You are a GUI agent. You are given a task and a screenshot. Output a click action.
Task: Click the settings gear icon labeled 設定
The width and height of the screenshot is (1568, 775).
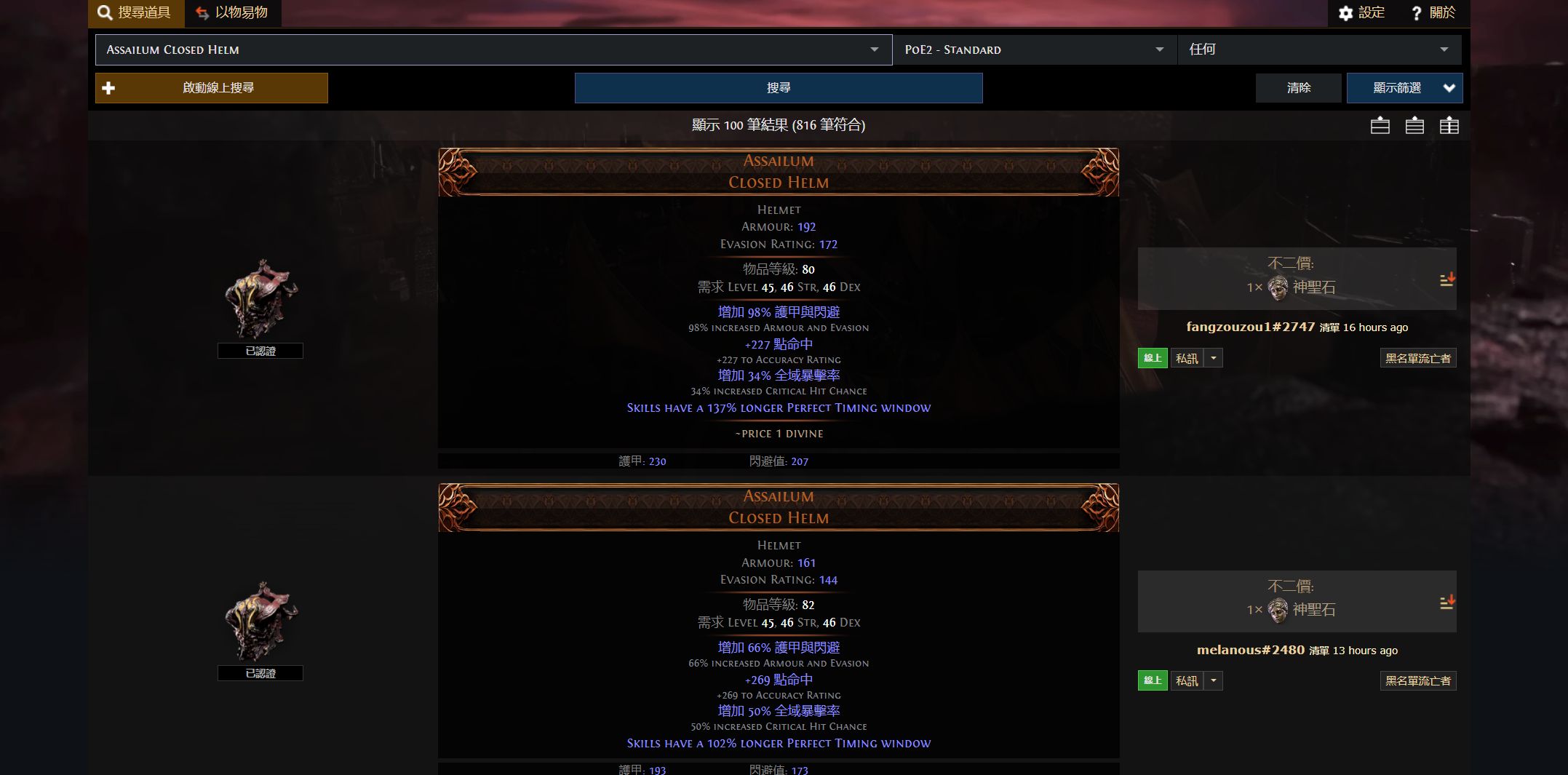coord(1347,13)
